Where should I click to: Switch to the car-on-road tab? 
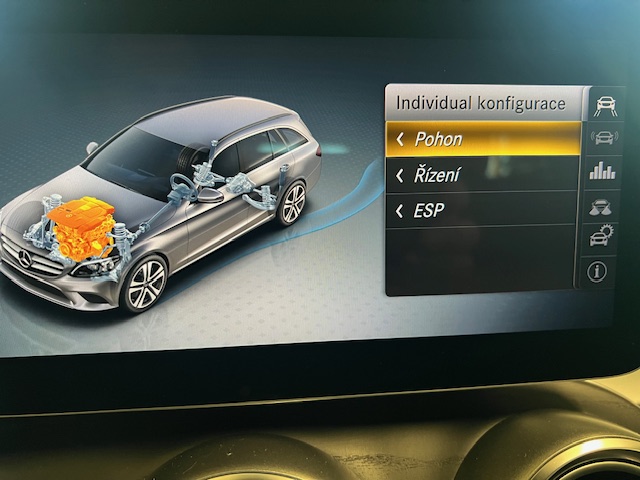[604, 104]
